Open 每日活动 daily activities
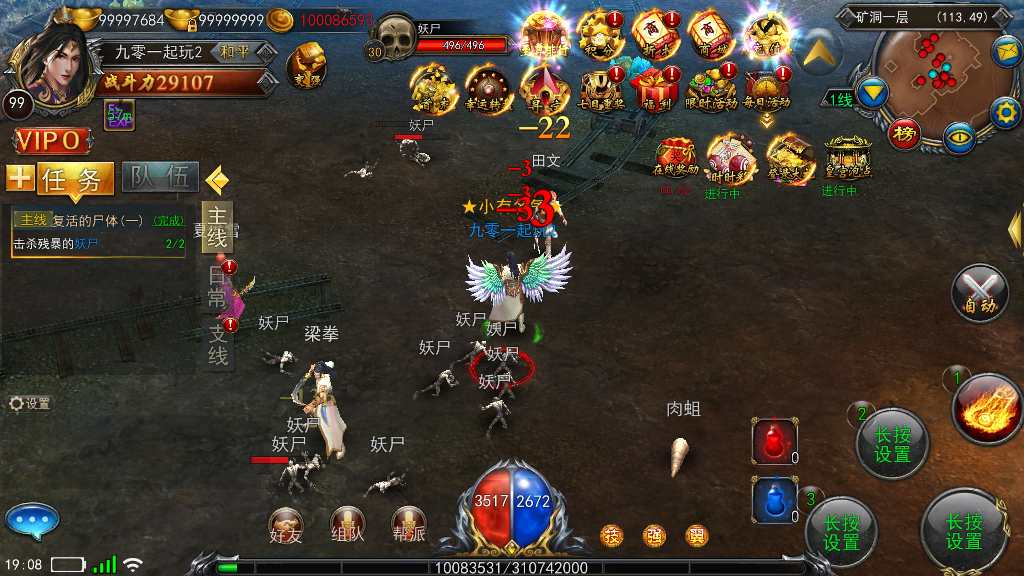Viewport: 1024px width, 576px height. click(x=767, y=88)
